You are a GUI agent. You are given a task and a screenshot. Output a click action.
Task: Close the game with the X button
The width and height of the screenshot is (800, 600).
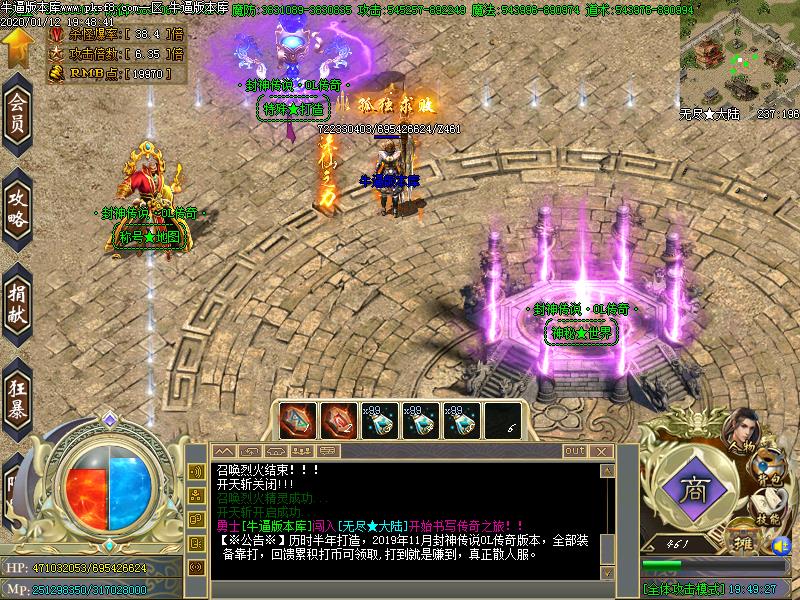(603, 452)
